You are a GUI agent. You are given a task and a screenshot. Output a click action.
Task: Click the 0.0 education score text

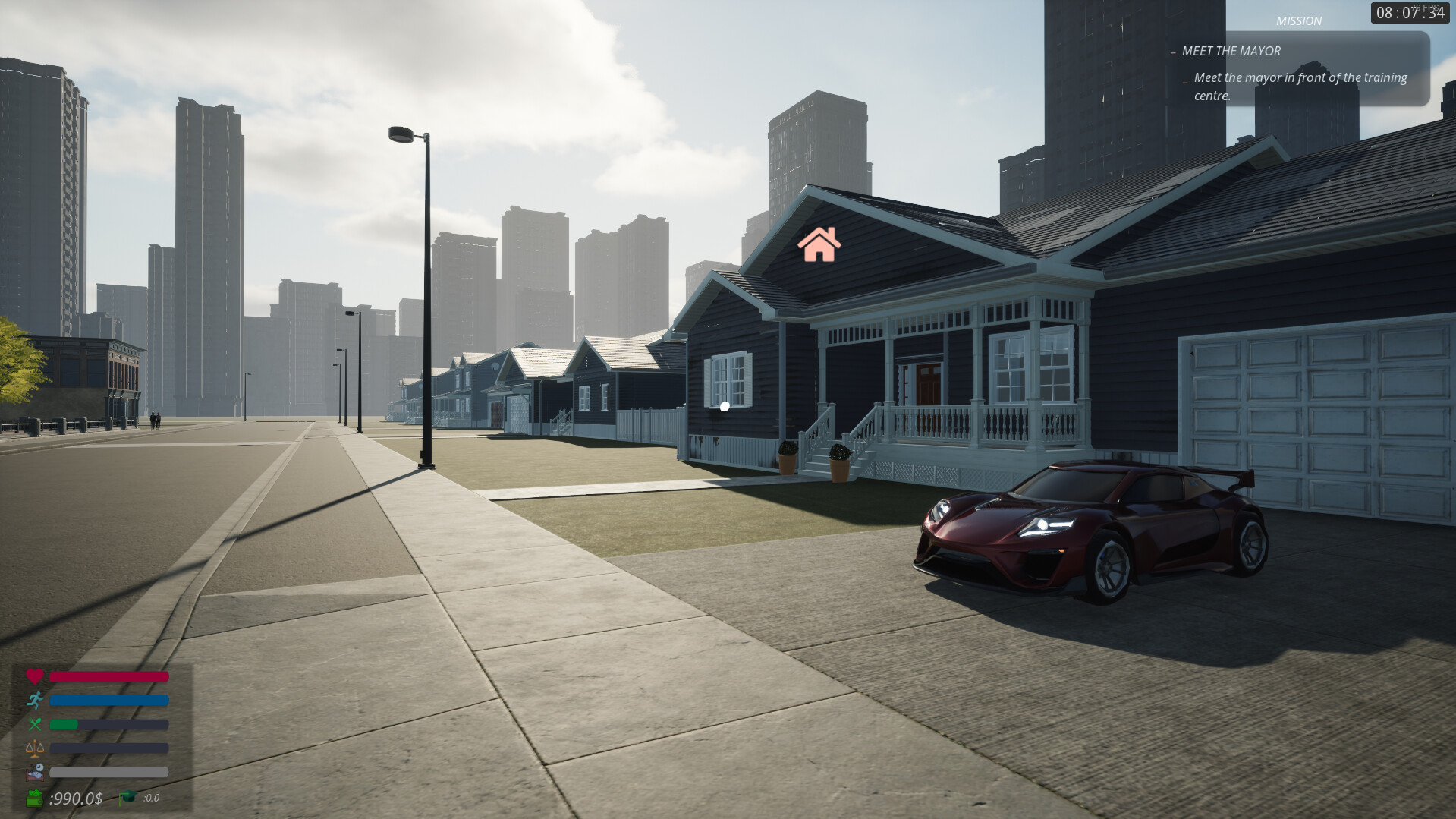click(x=152, y=798)
